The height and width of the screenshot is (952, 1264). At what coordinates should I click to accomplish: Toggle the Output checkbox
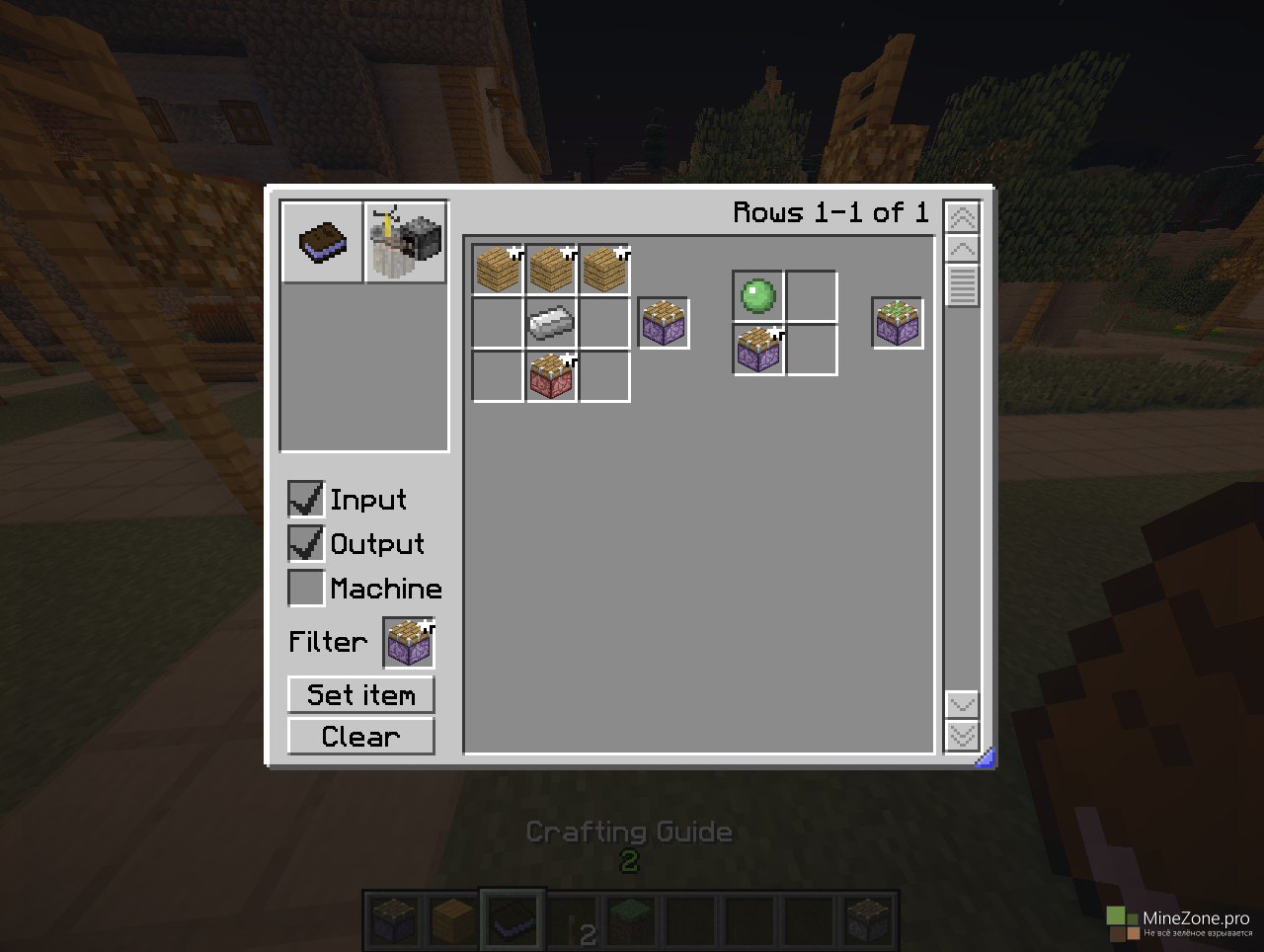pos(306,543)
